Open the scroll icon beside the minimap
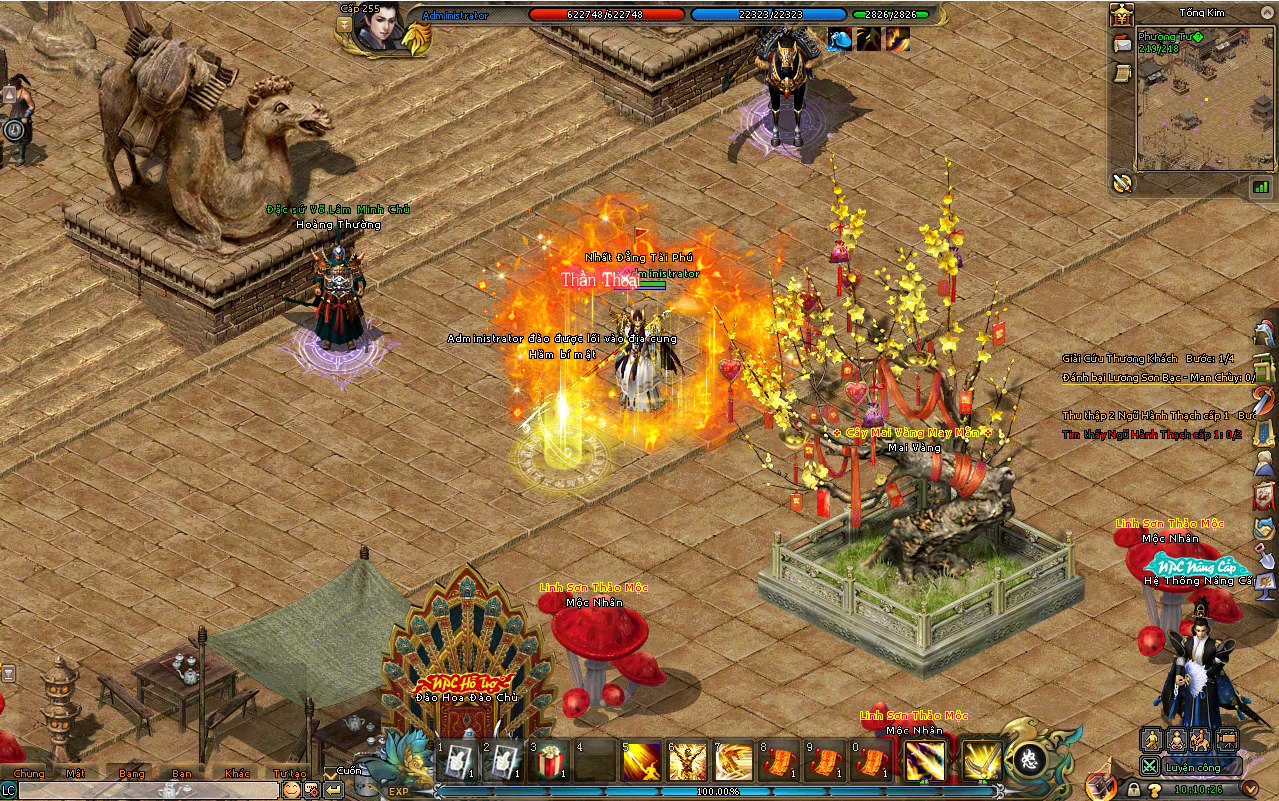Image resolution: width=1279 pixels, height=801 pixels. pyautogui.click(x=1123, y=73)
